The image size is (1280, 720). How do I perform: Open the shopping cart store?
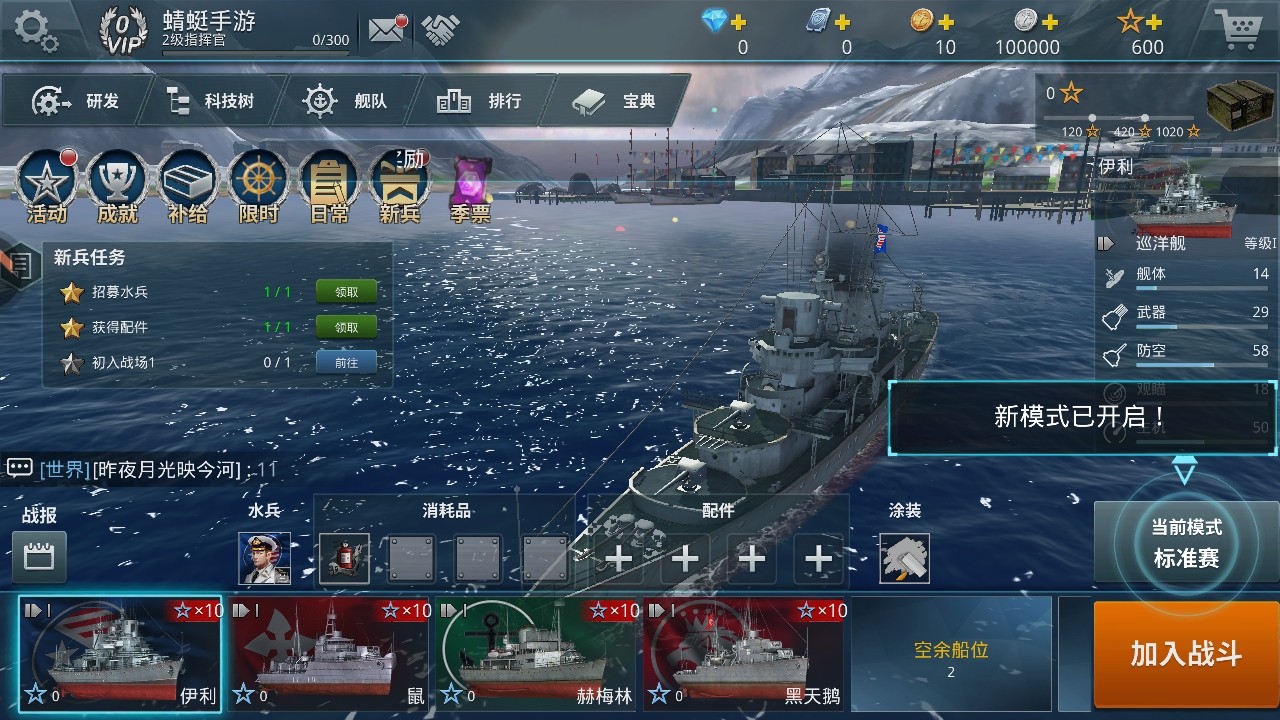coord(1240,30)
